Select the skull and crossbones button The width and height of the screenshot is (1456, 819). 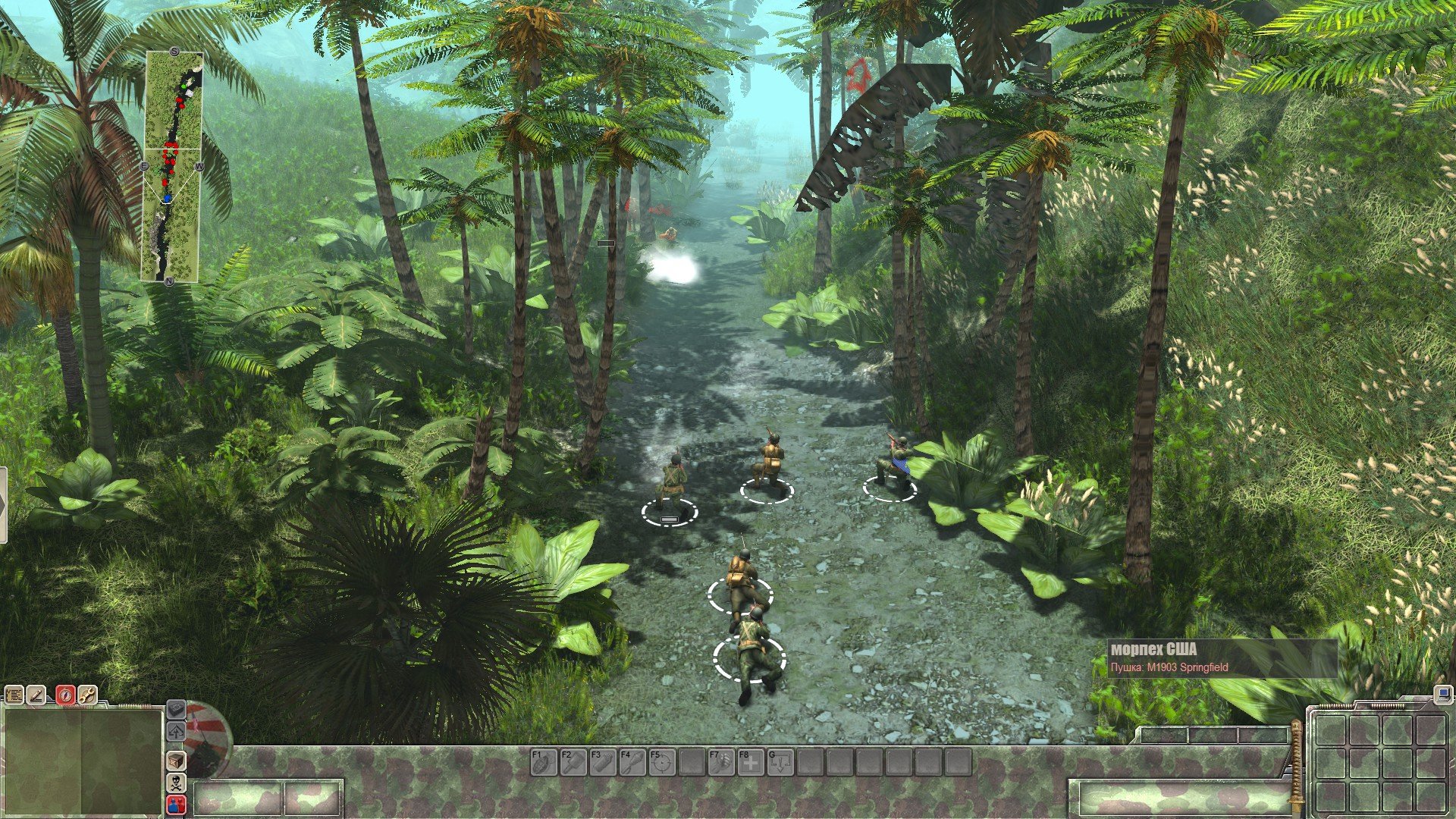(176, 783)
